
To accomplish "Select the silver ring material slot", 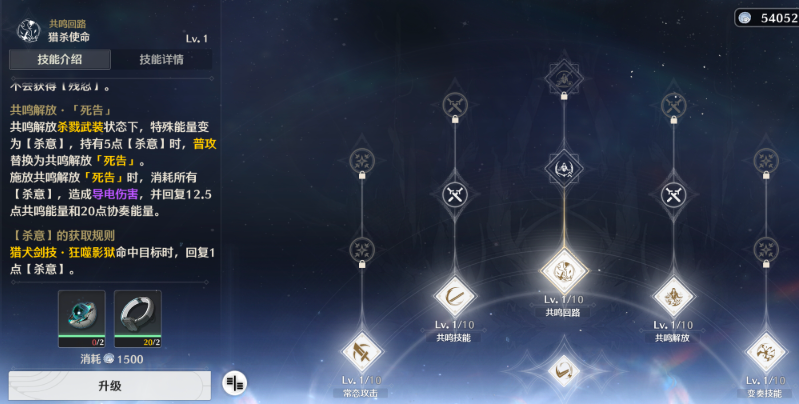I will click(138, 314).
